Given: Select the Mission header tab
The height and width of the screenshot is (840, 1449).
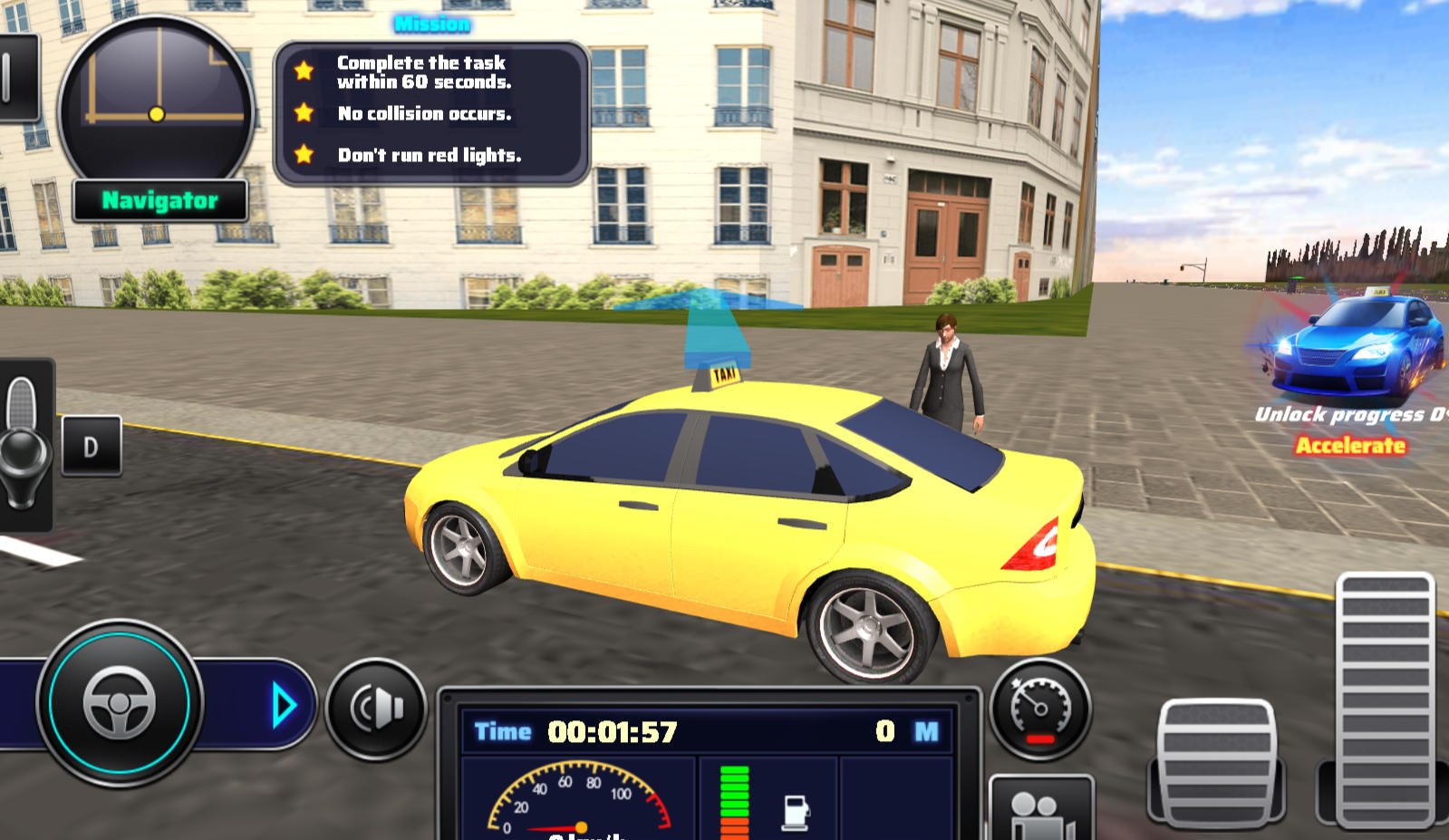Looking at the screenshot, I should 430,24.
